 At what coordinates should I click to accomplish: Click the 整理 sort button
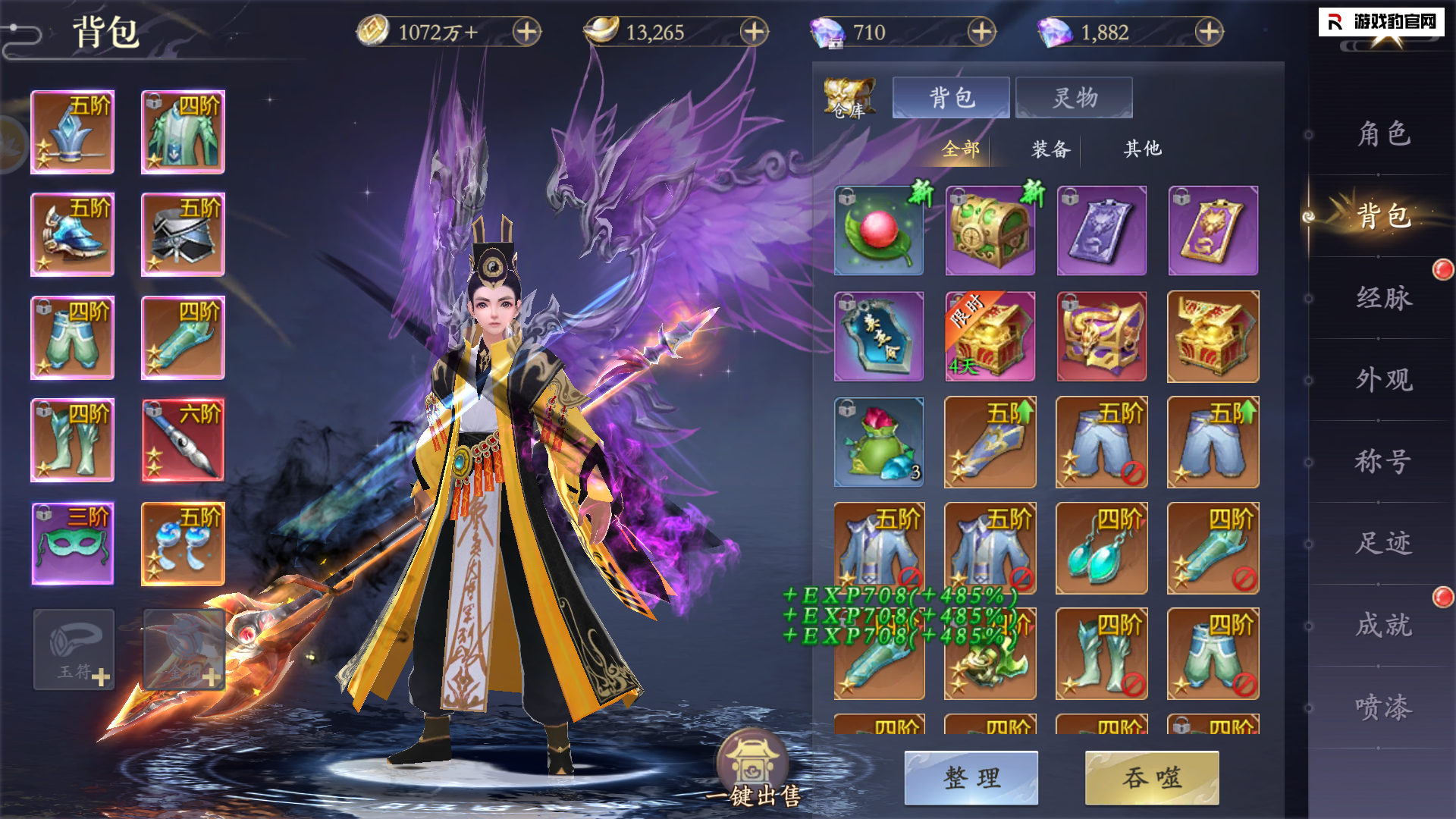[971, 777]
